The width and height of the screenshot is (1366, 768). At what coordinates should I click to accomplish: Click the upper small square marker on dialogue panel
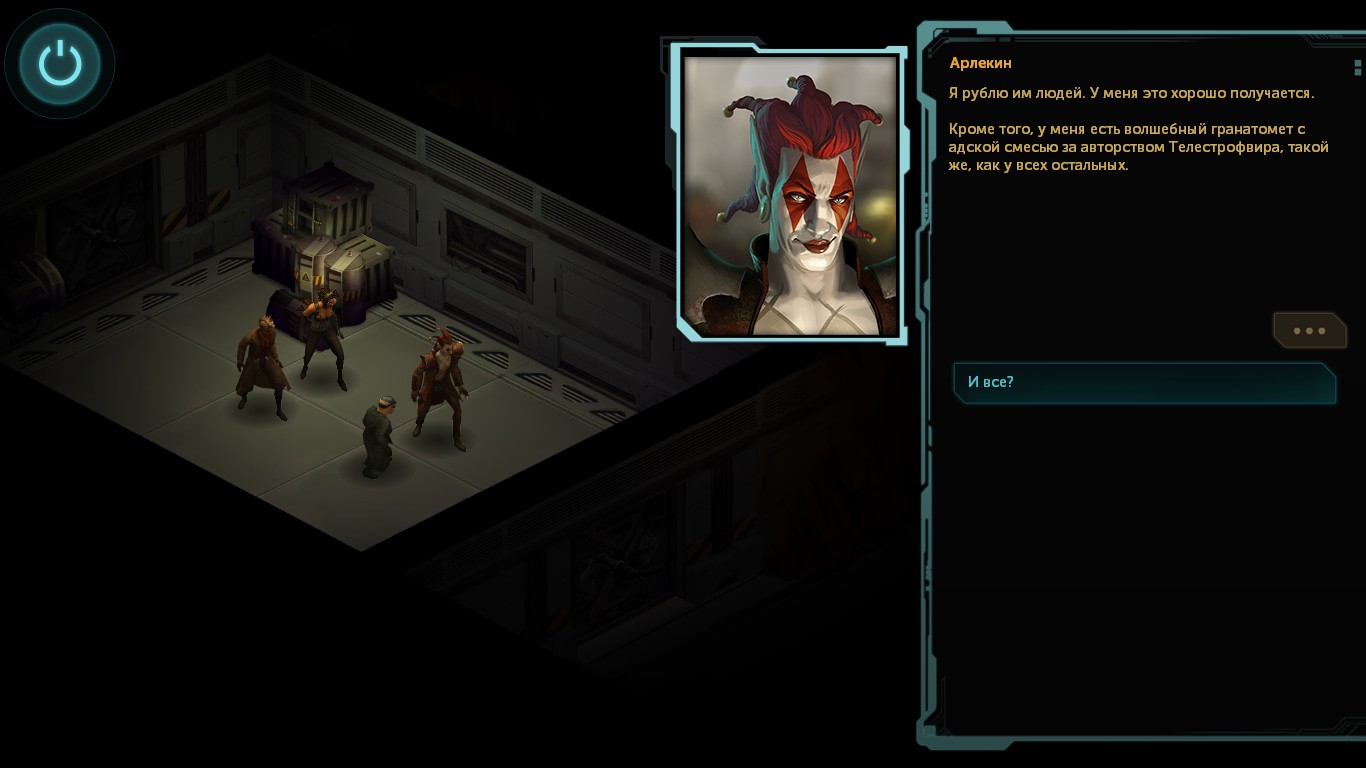click(x=1357, y=63)
